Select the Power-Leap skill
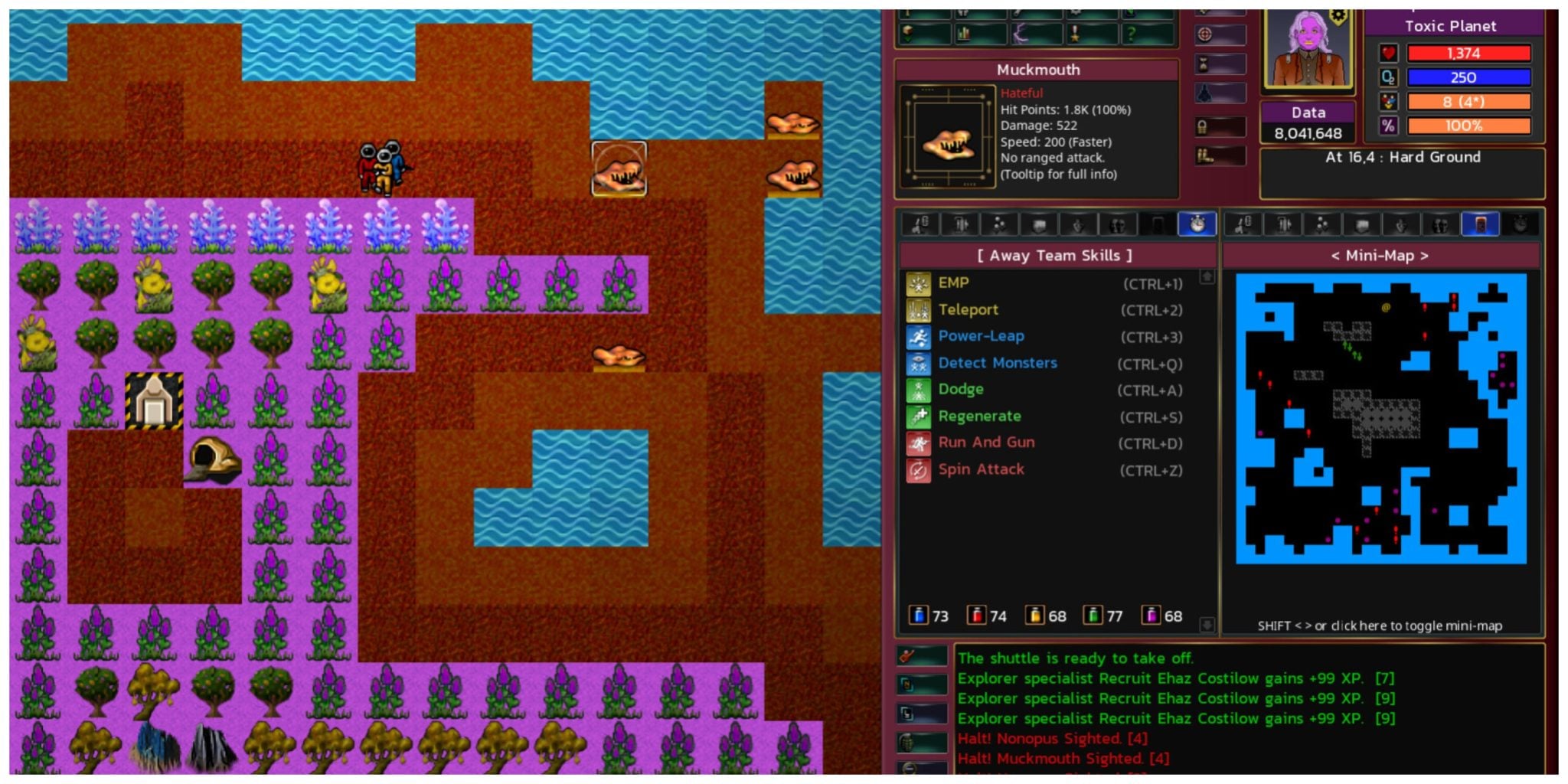Screen dimensions: 1568x784 [x=981, y=336]
